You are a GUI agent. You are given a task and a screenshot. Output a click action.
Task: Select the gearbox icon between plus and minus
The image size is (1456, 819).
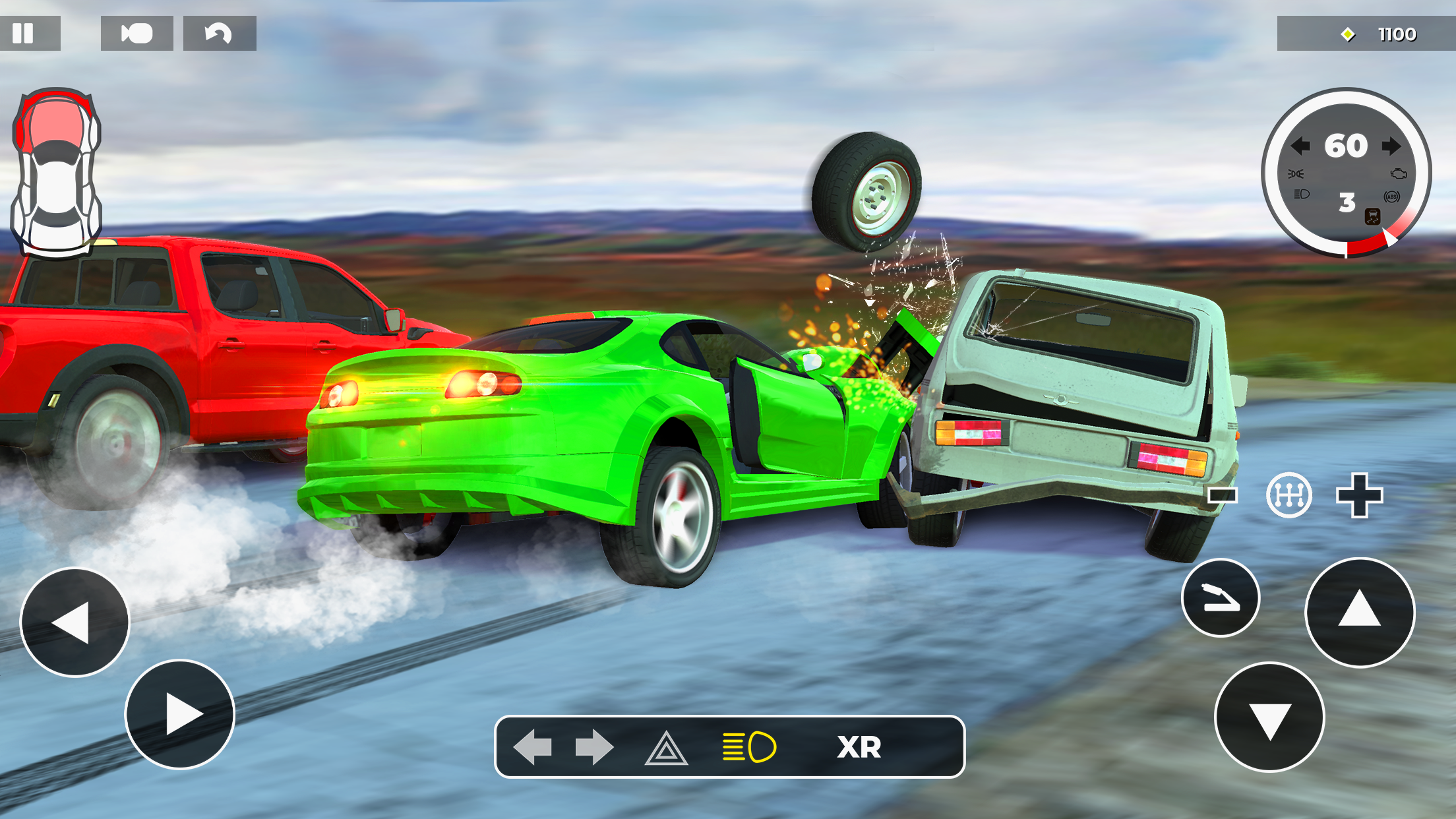(x=1289, y=496)
